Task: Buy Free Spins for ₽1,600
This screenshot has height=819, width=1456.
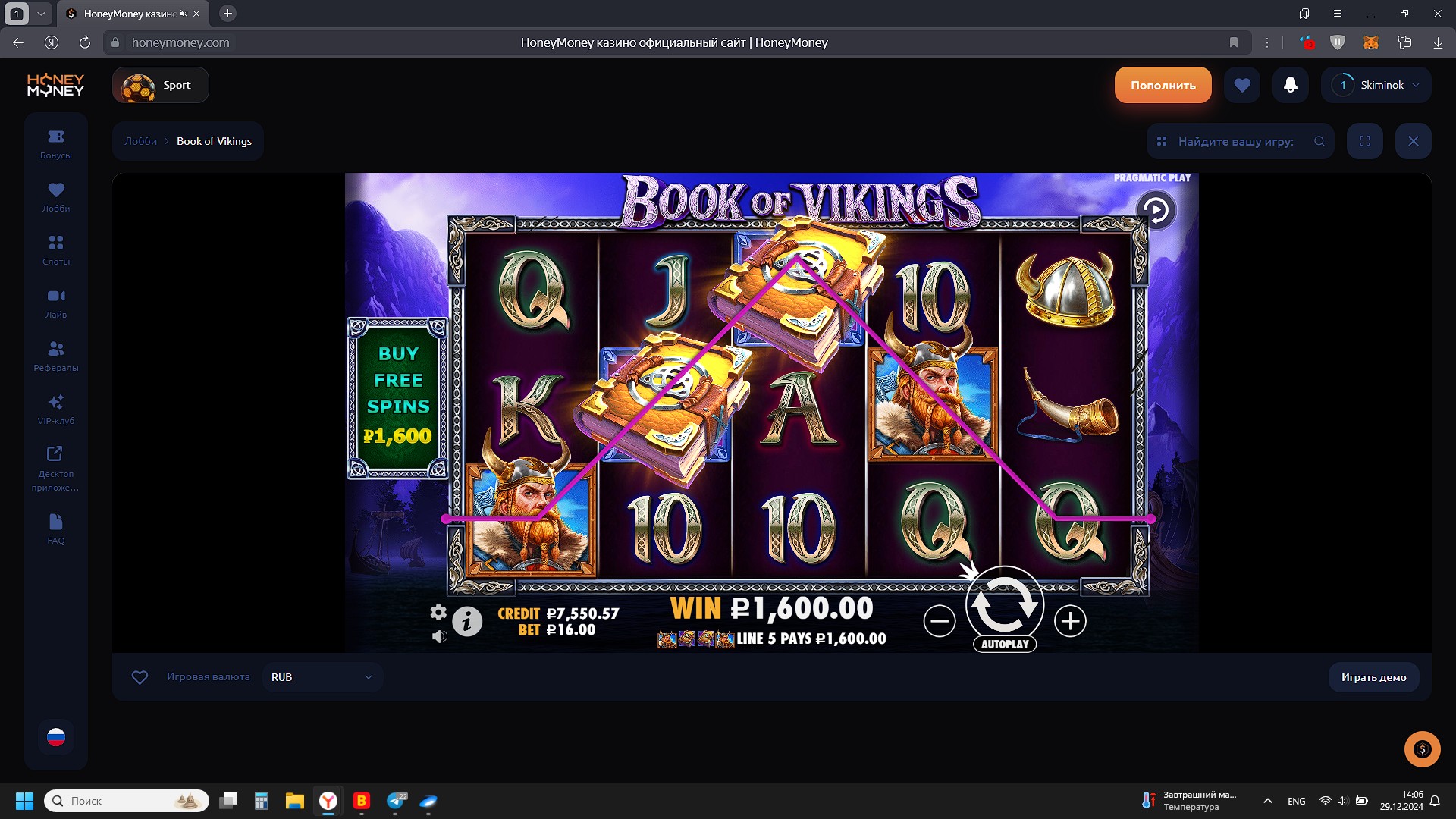Action: click(x=398, y=398)
